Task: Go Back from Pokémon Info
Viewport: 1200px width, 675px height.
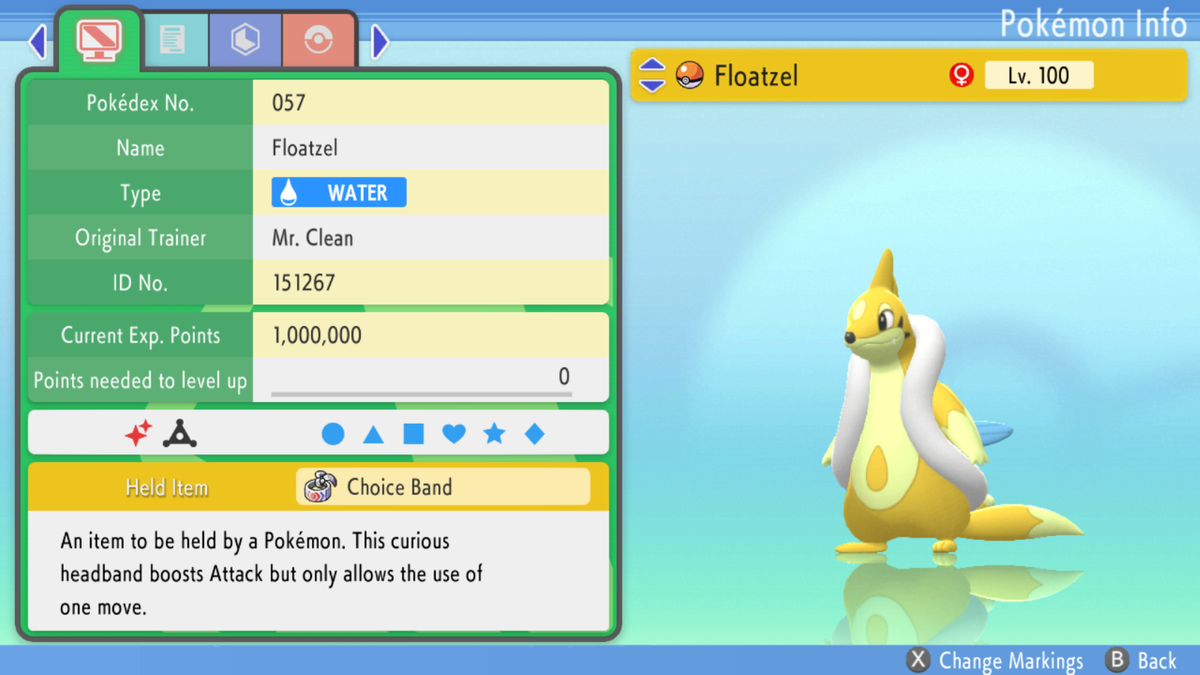Action: coord(1142,661)
